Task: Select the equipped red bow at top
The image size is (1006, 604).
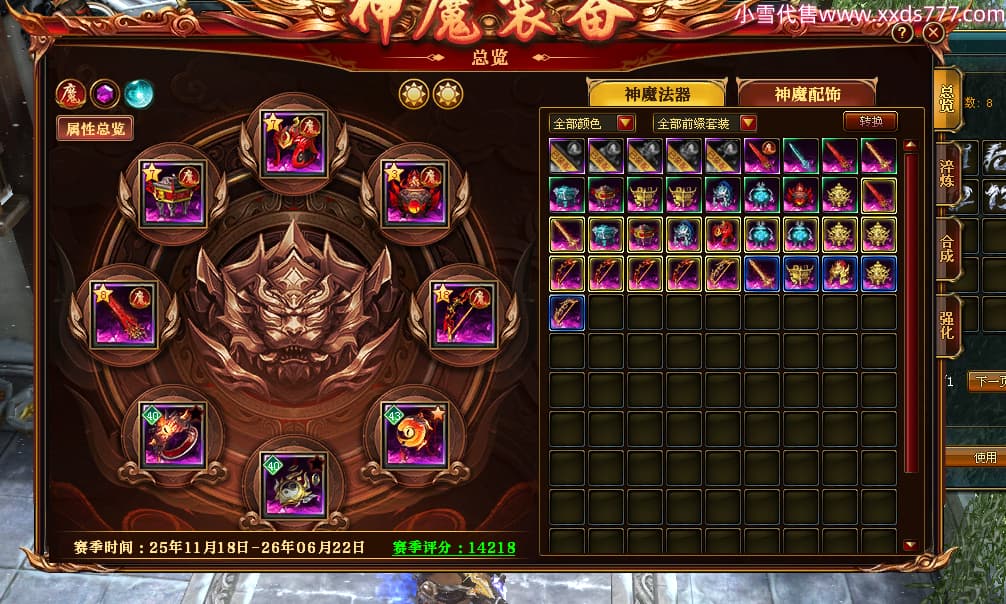Action: [x=293, y=144]
